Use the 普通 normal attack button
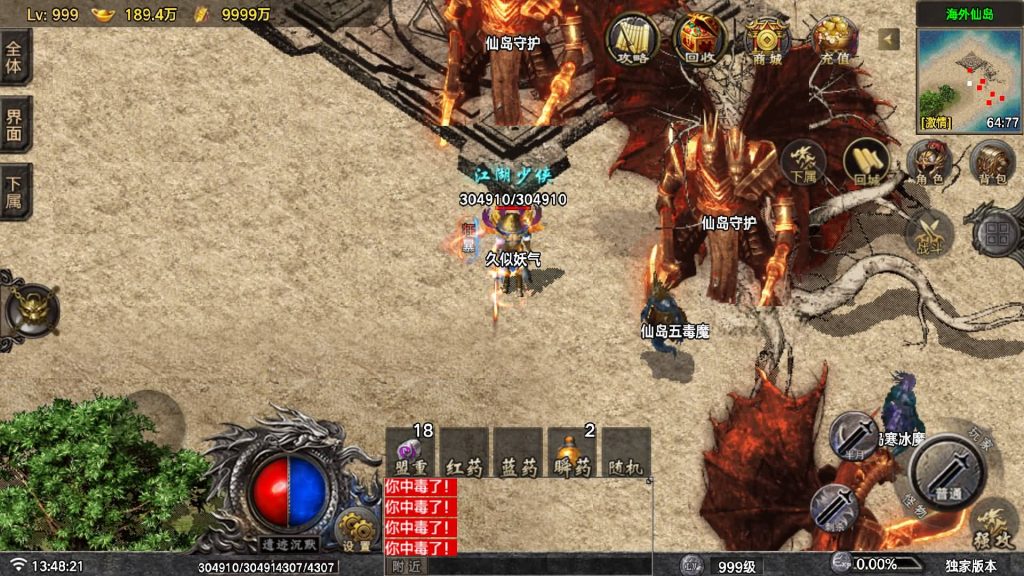The height and width of the screenshot is (576, 1024). coord(948,474)
